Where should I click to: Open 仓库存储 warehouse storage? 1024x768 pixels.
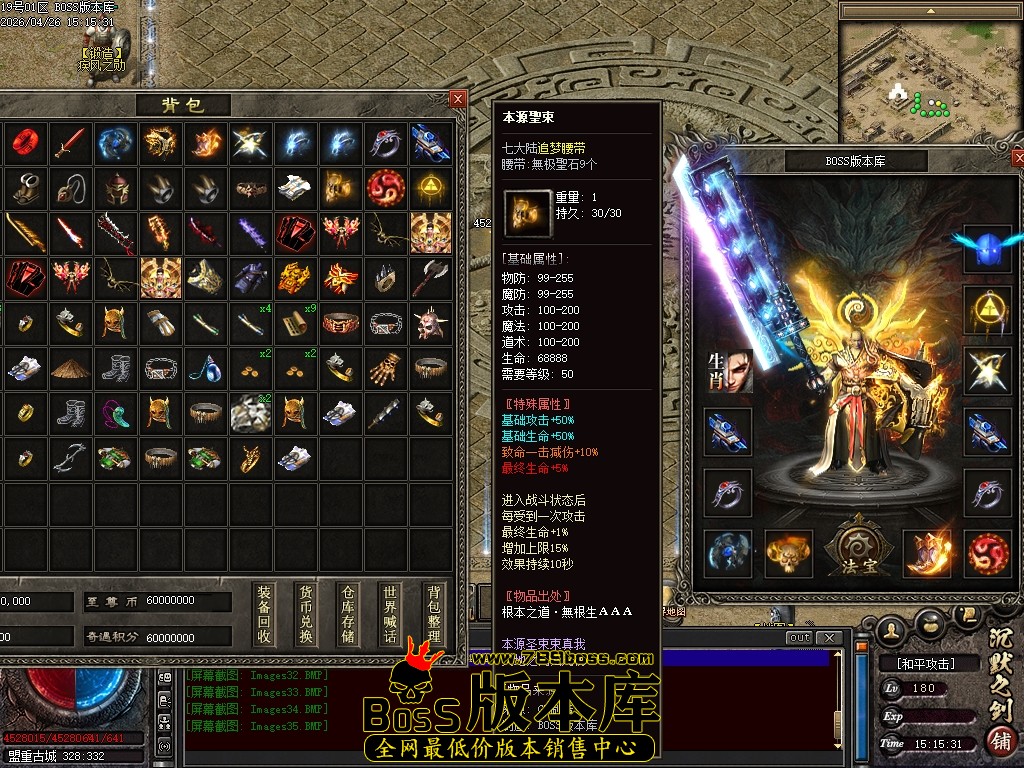point(348,614)
